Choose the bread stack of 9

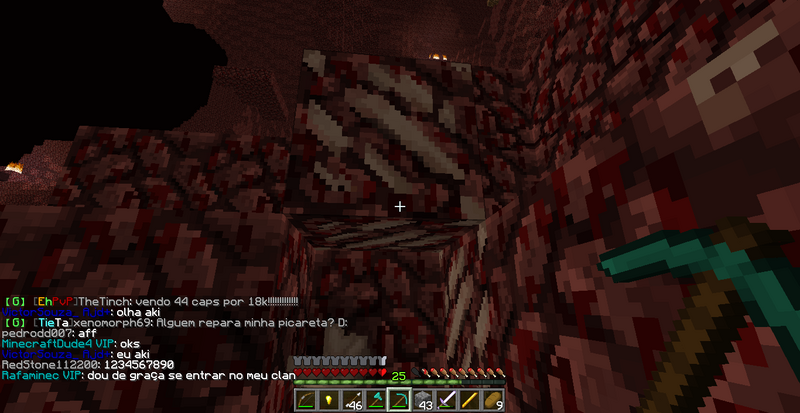494,400
